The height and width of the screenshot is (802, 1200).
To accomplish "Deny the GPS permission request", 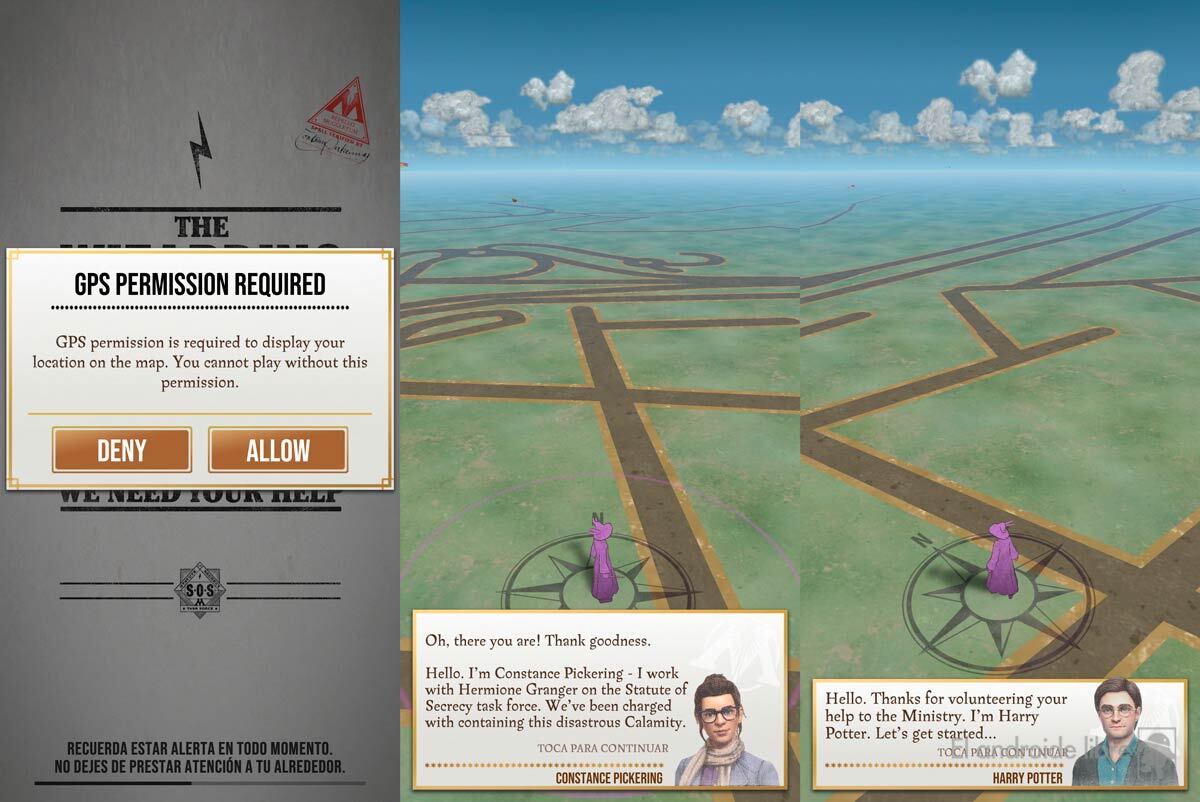I will (x=122, y=450).
